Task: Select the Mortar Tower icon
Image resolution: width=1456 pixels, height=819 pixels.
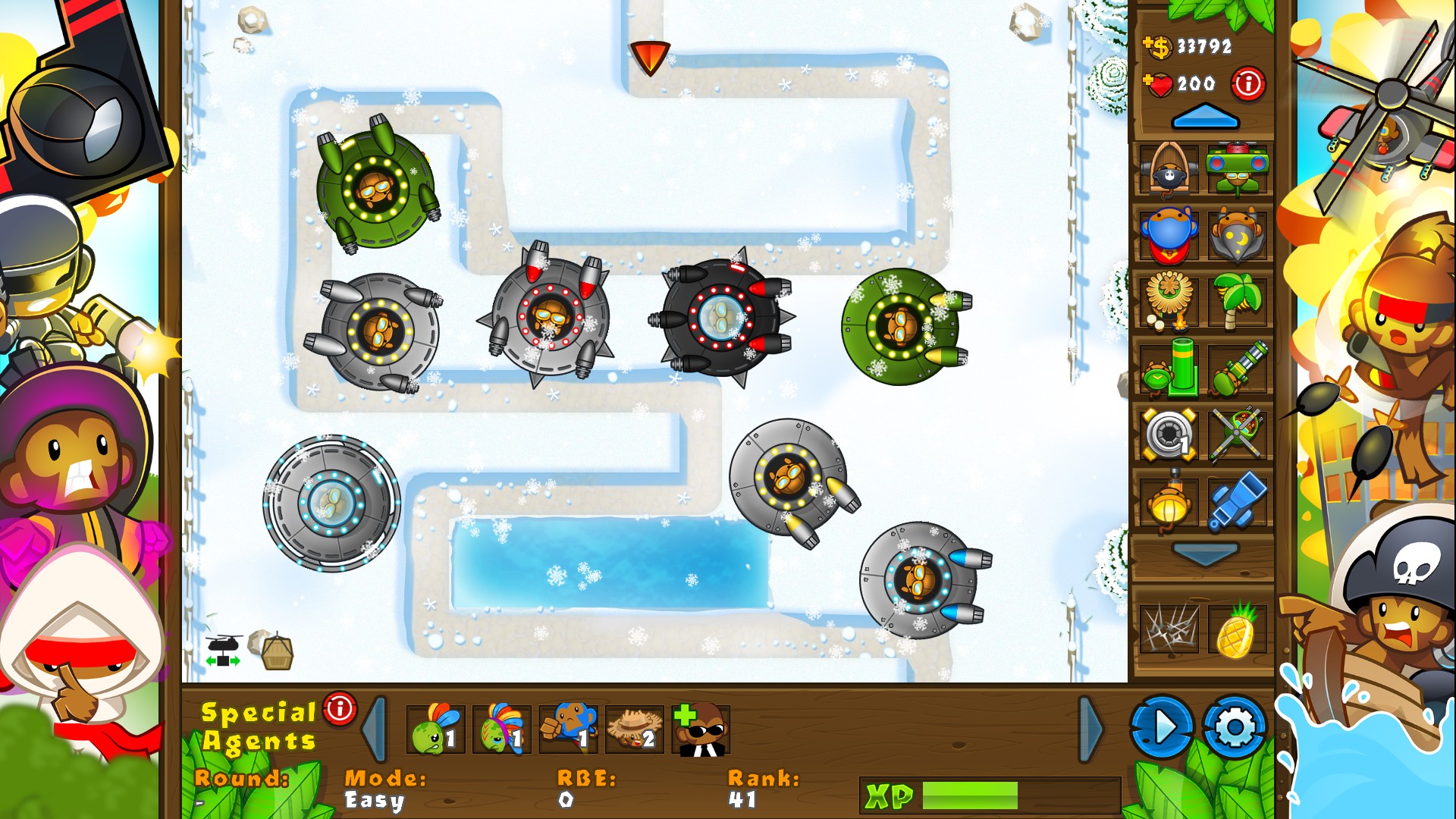Action: (x=1168, y=370)
